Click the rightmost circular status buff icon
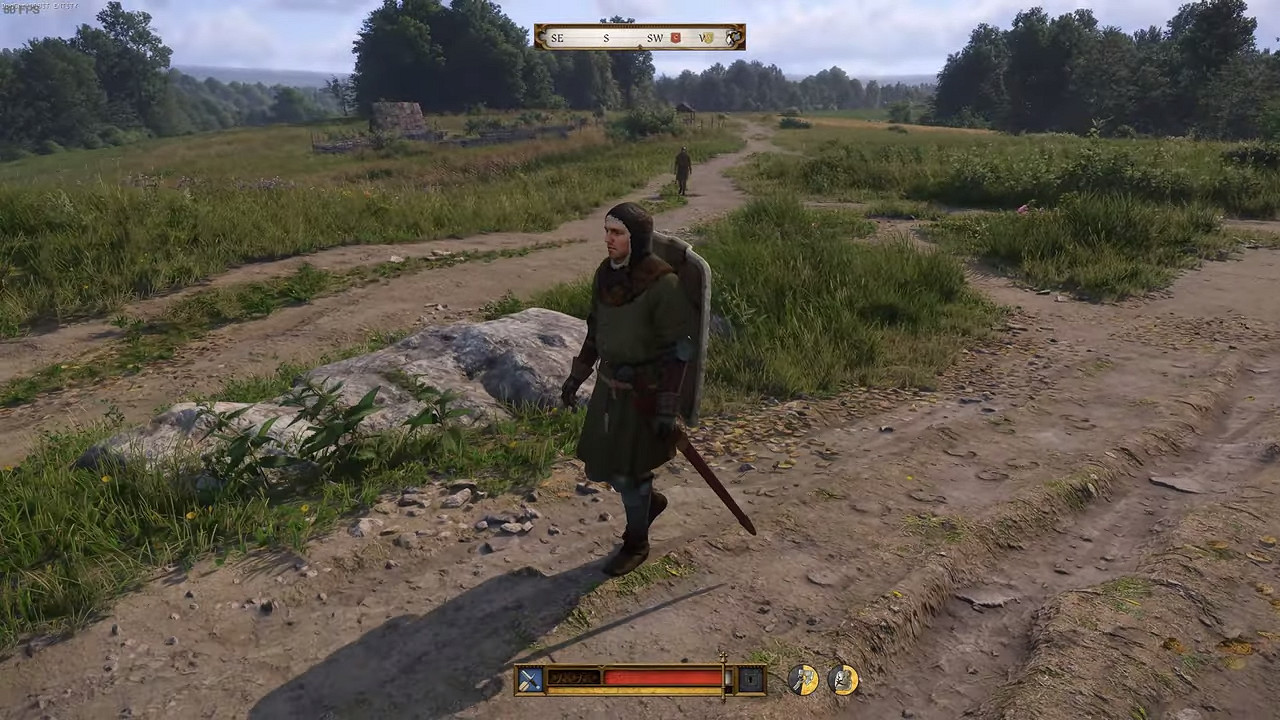 coord(843,679)
